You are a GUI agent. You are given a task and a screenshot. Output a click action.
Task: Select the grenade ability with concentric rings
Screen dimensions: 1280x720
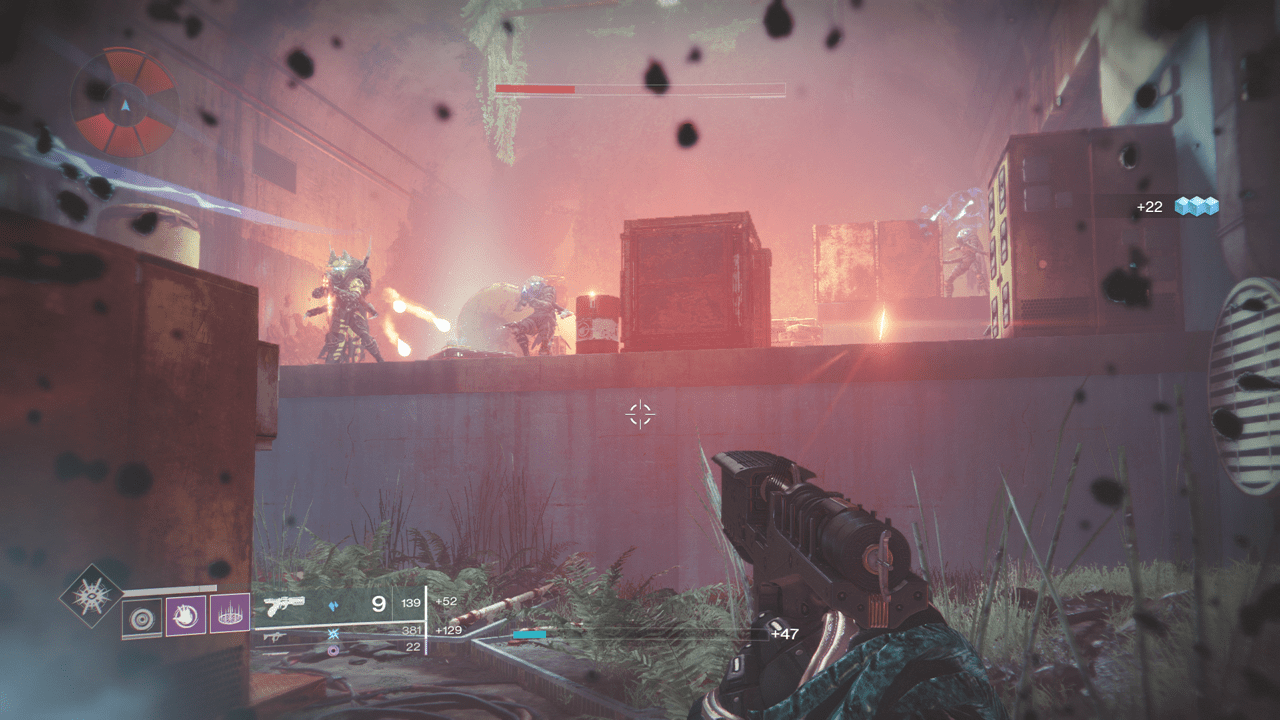(141, 617)
